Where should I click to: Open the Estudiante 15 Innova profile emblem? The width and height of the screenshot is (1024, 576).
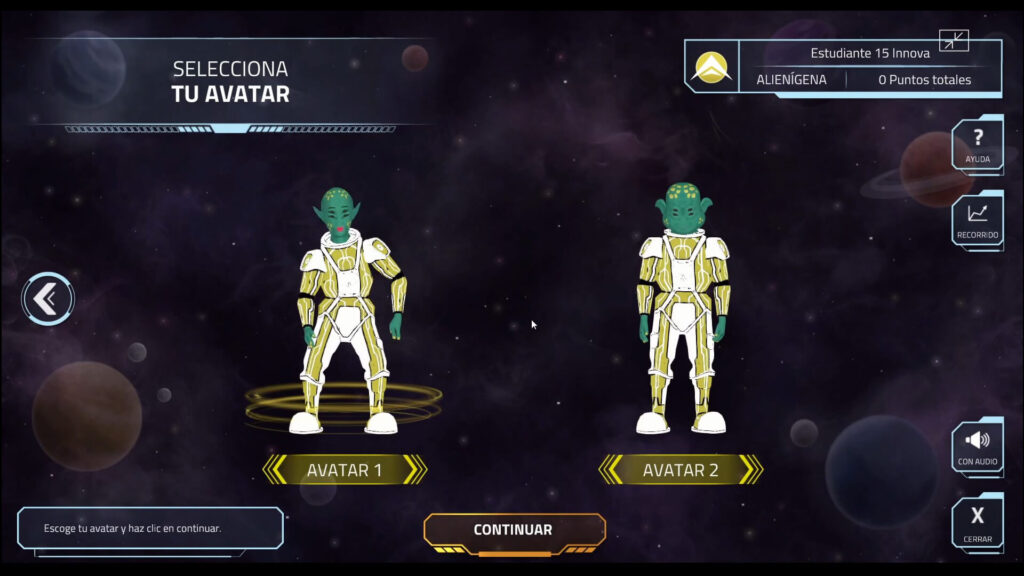tap(711, 68)
